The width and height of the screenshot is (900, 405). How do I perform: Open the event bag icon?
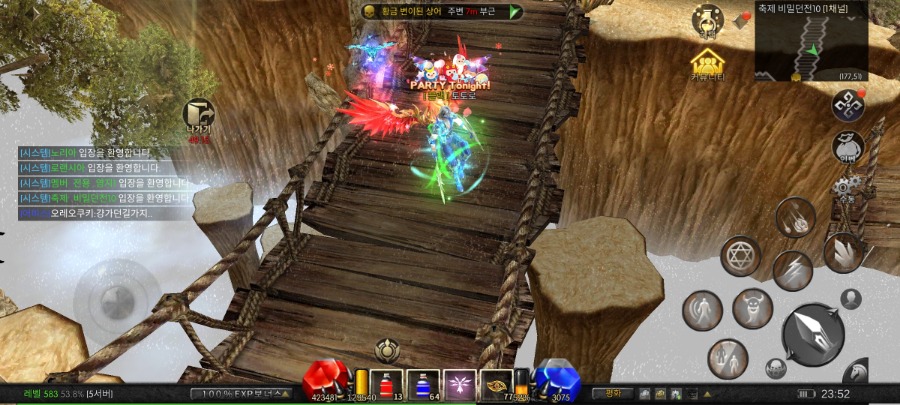pos(848,148)
